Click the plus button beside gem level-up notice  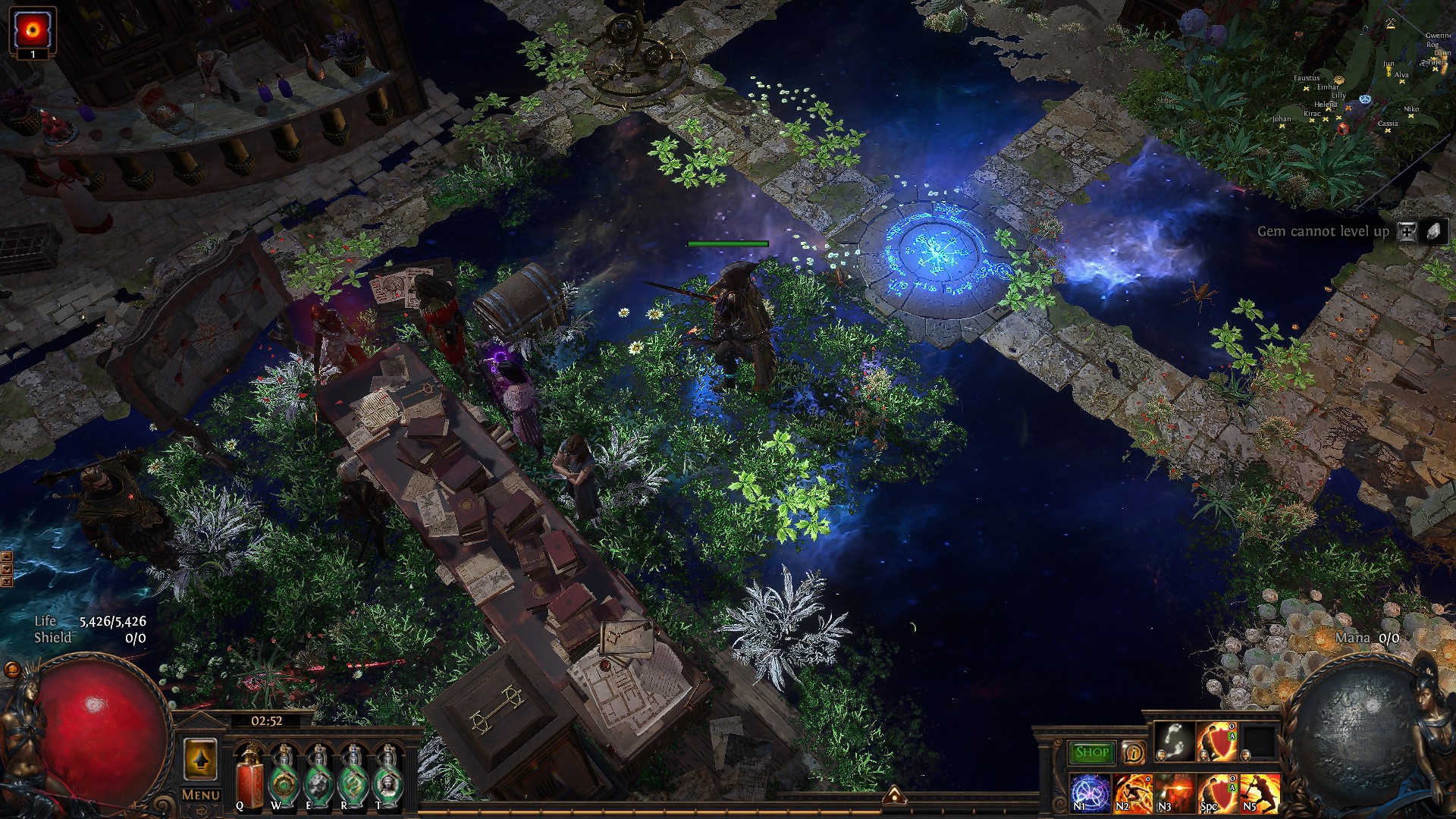coord(1407,232)
